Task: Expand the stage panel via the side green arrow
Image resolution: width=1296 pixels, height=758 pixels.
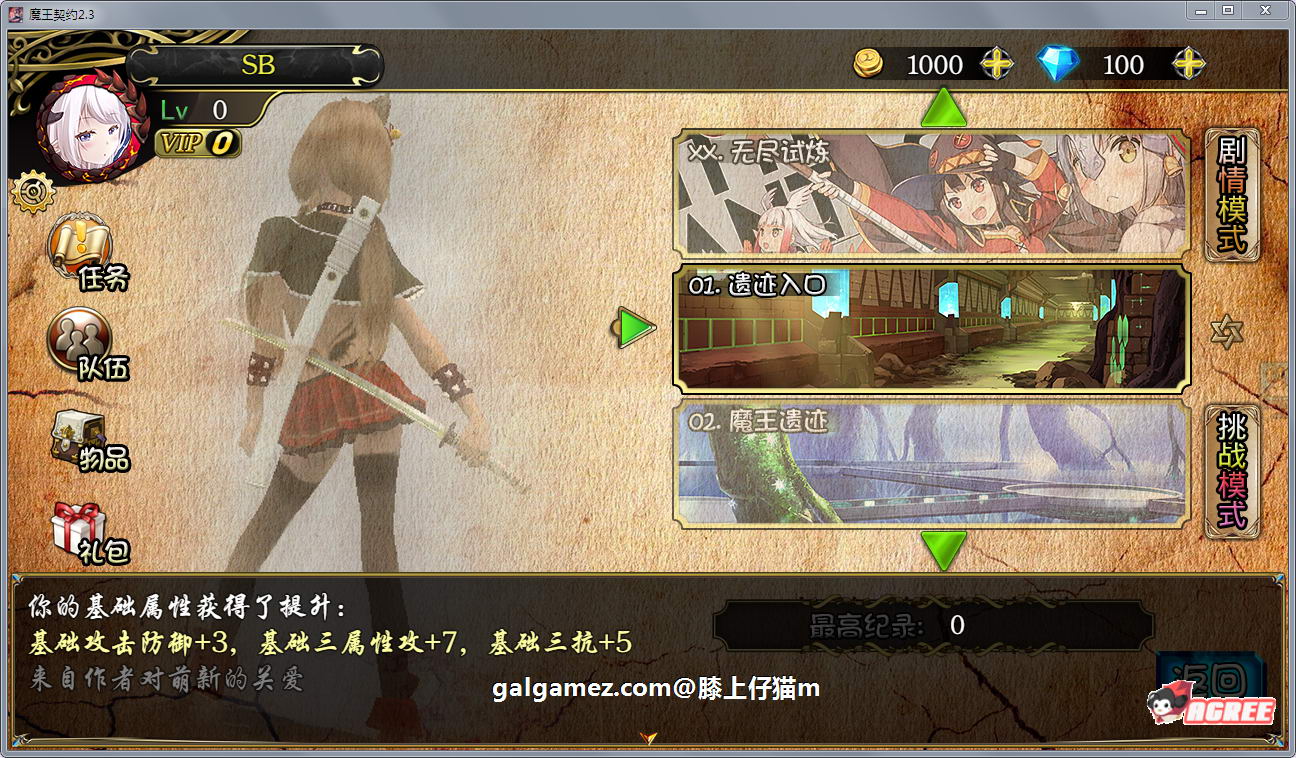Action: pyautogui.click(x=634, y=325)
